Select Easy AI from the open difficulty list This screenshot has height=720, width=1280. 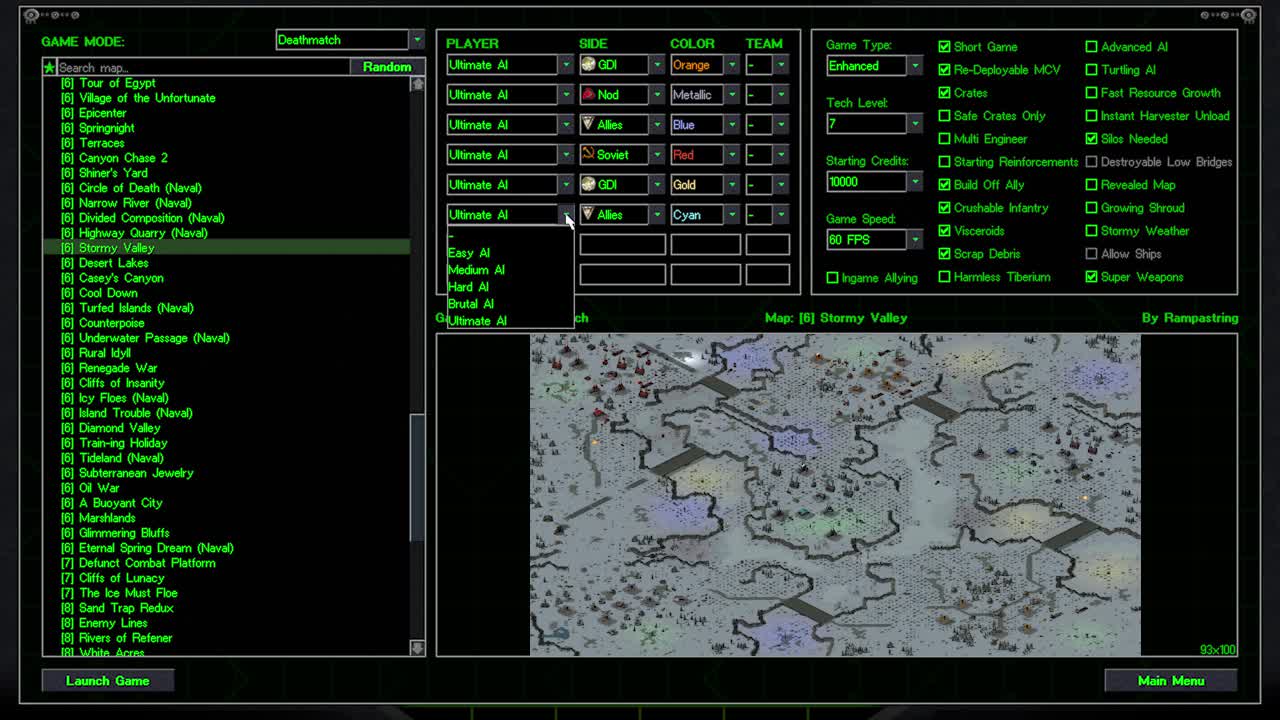pyautogui.click(x=468, y=252)
